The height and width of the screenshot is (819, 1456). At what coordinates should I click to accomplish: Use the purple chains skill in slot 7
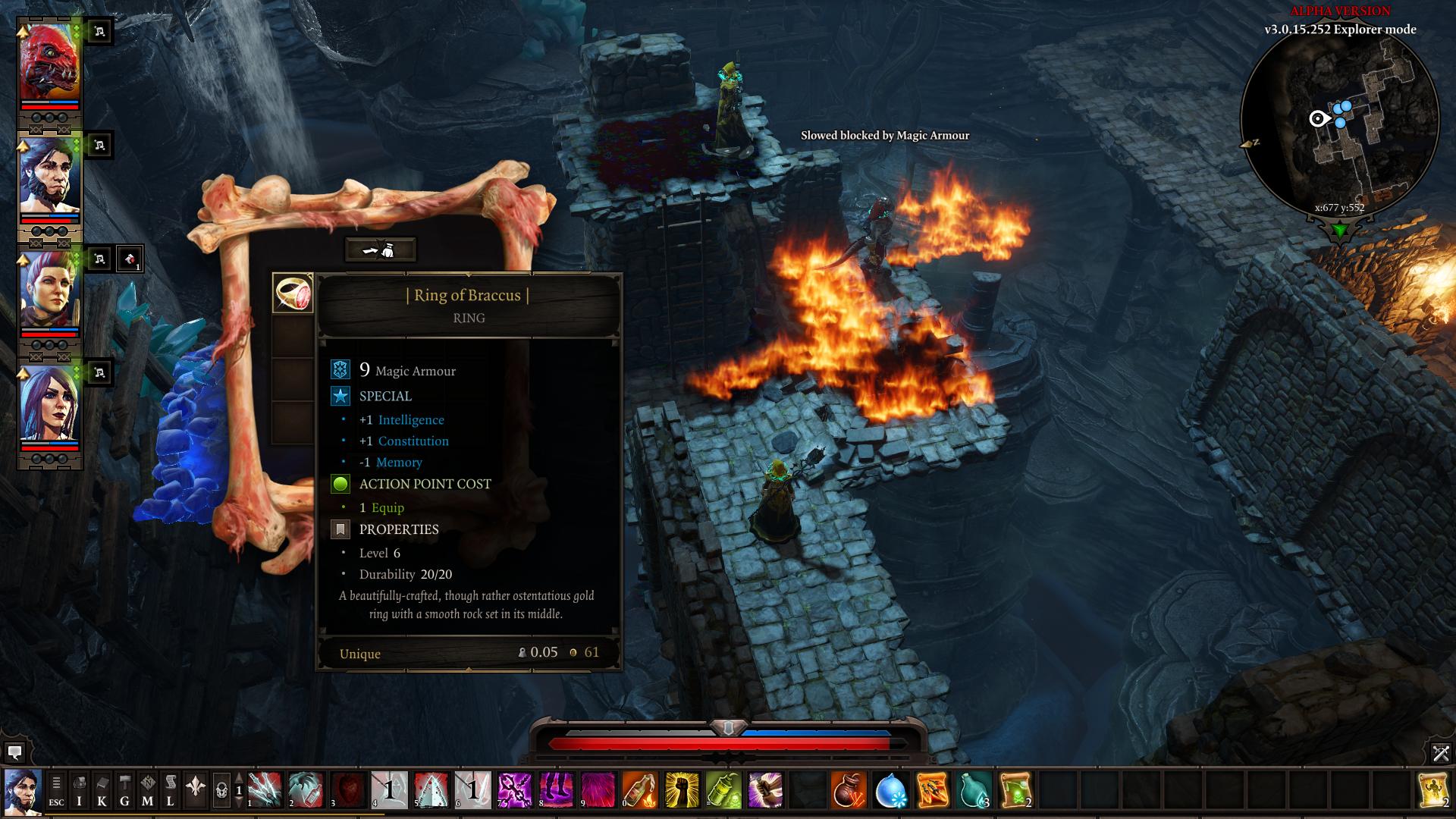tap(515, 790)
